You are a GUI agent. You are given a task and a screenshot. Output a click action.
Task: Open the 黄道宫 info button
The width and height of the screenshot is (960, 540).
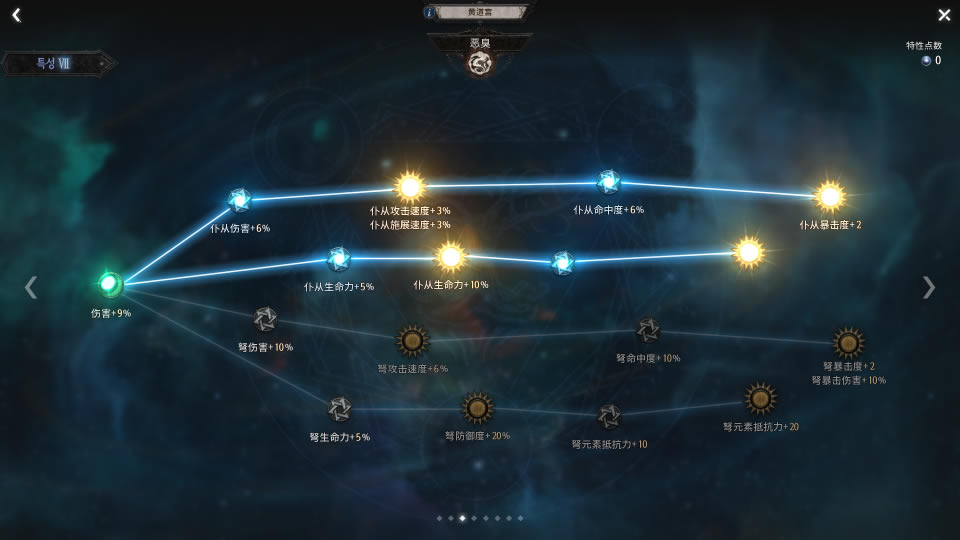(x=430, y=12)
